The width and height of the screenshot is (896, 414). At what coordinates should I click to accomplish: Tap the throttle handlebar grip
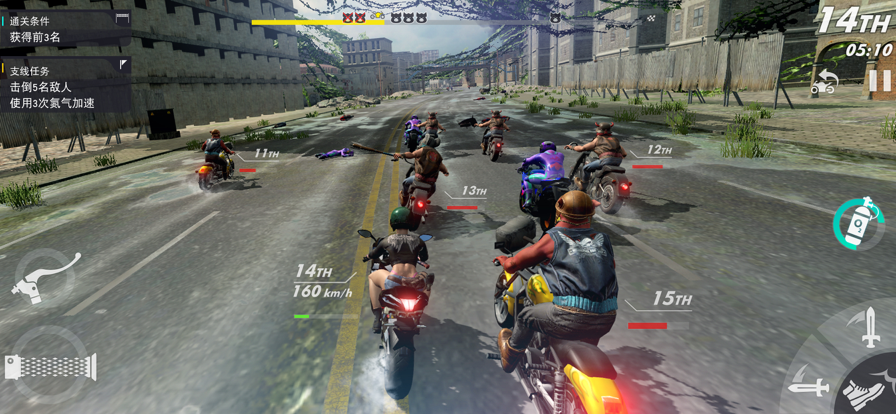point(50,366)
